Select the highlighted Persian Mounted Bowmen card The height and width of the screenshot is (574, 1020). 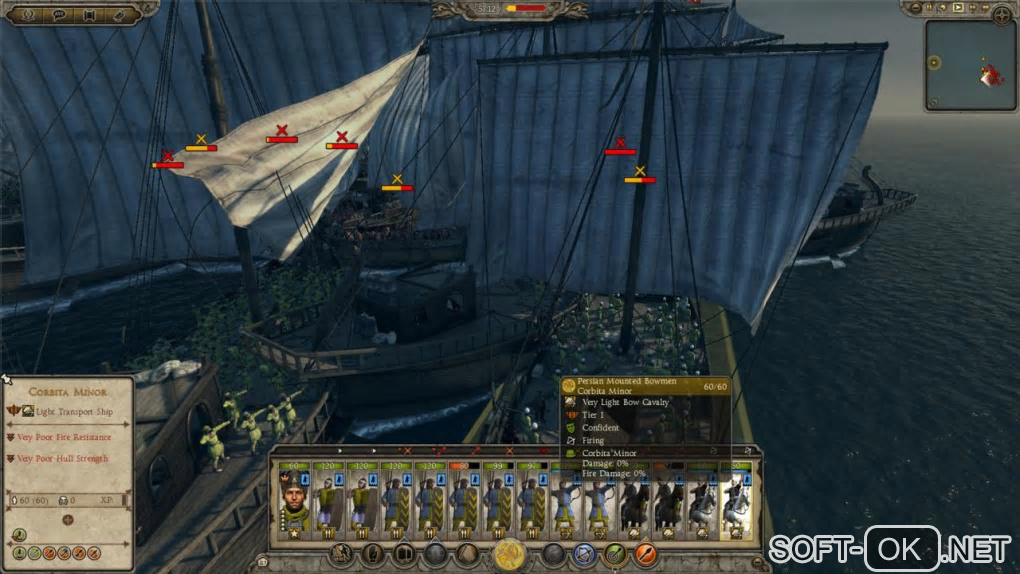click(737, 497)
